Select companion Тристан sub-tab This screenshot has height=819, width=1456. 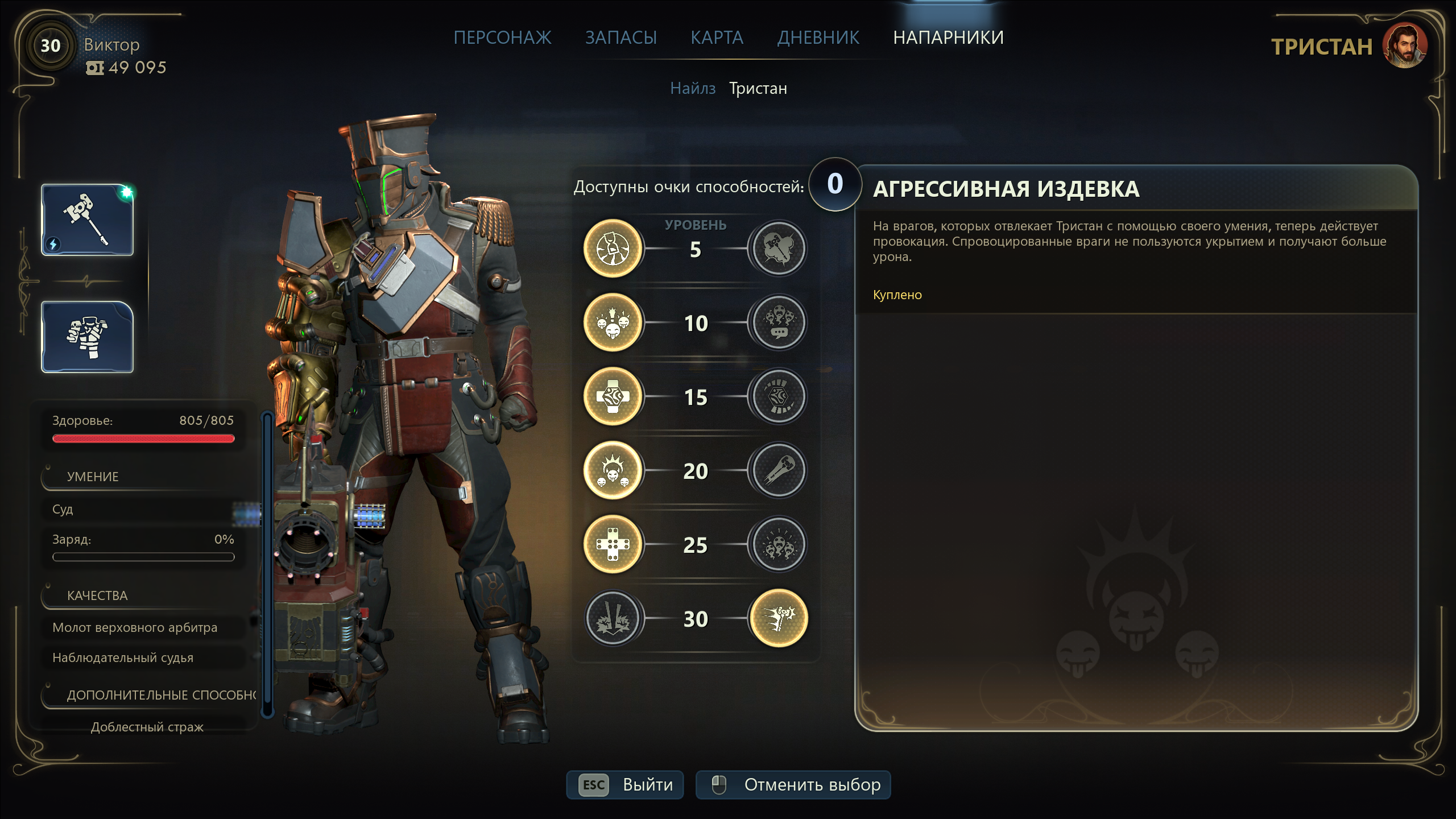point(758,89)
